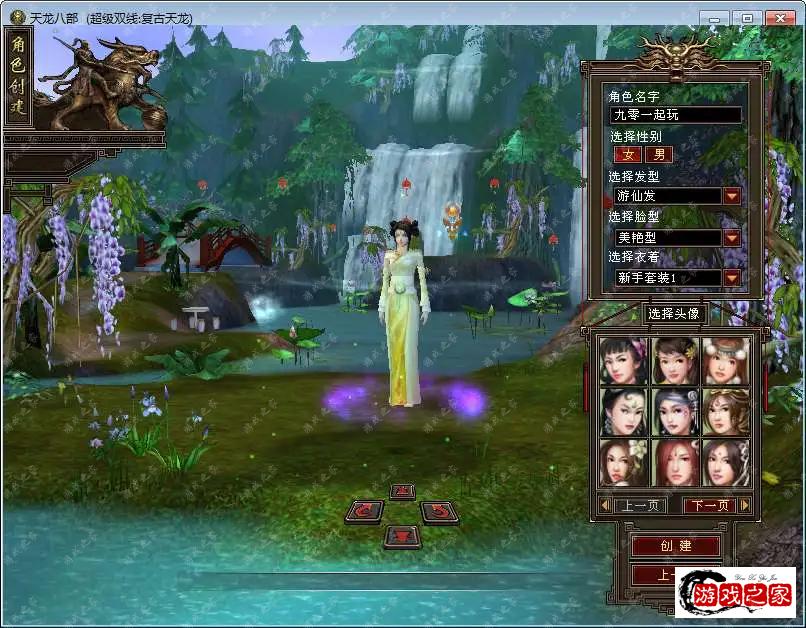Select the 女 female gender button
Image resolution: width=806 pixels, height=628 pixels.
(628, 155)
